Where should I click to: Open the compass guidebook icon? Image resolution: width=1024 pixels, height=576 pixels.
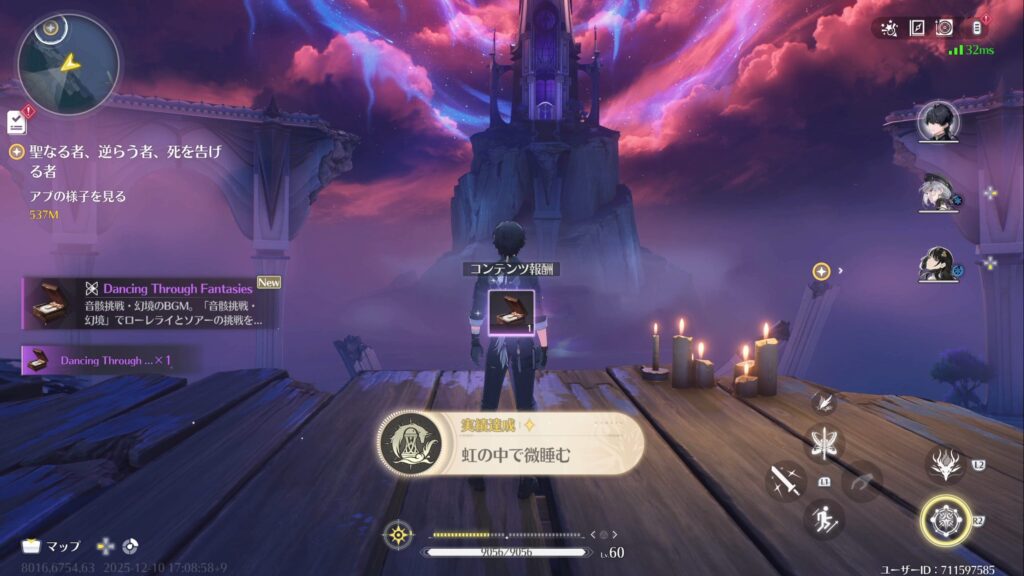click(917, 28)
